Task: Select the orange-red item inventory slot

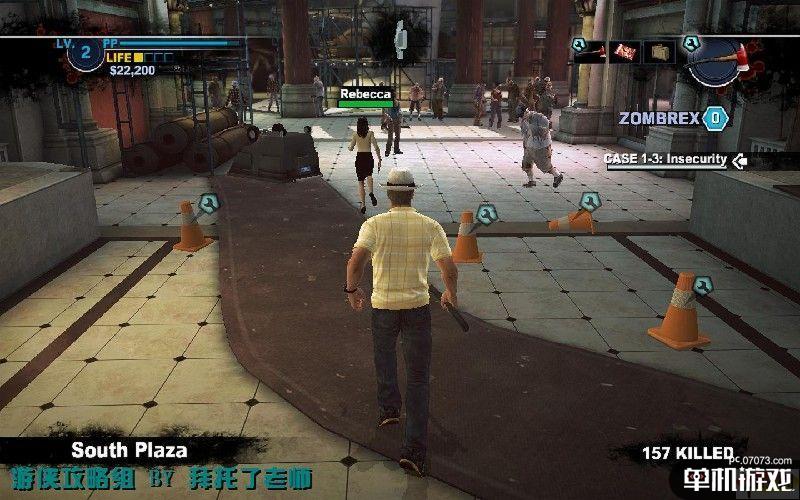Action: (627, 49)
